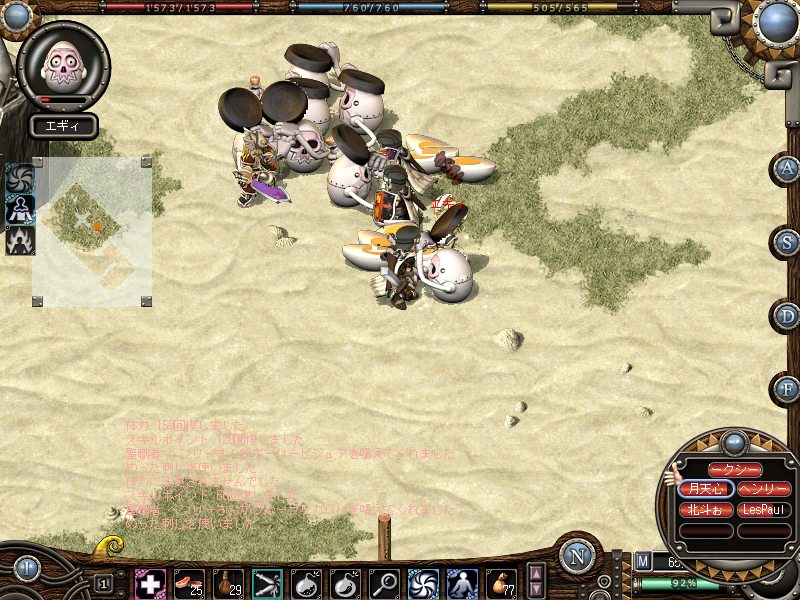Open the translucent minimap overlay

coord(92,230)
